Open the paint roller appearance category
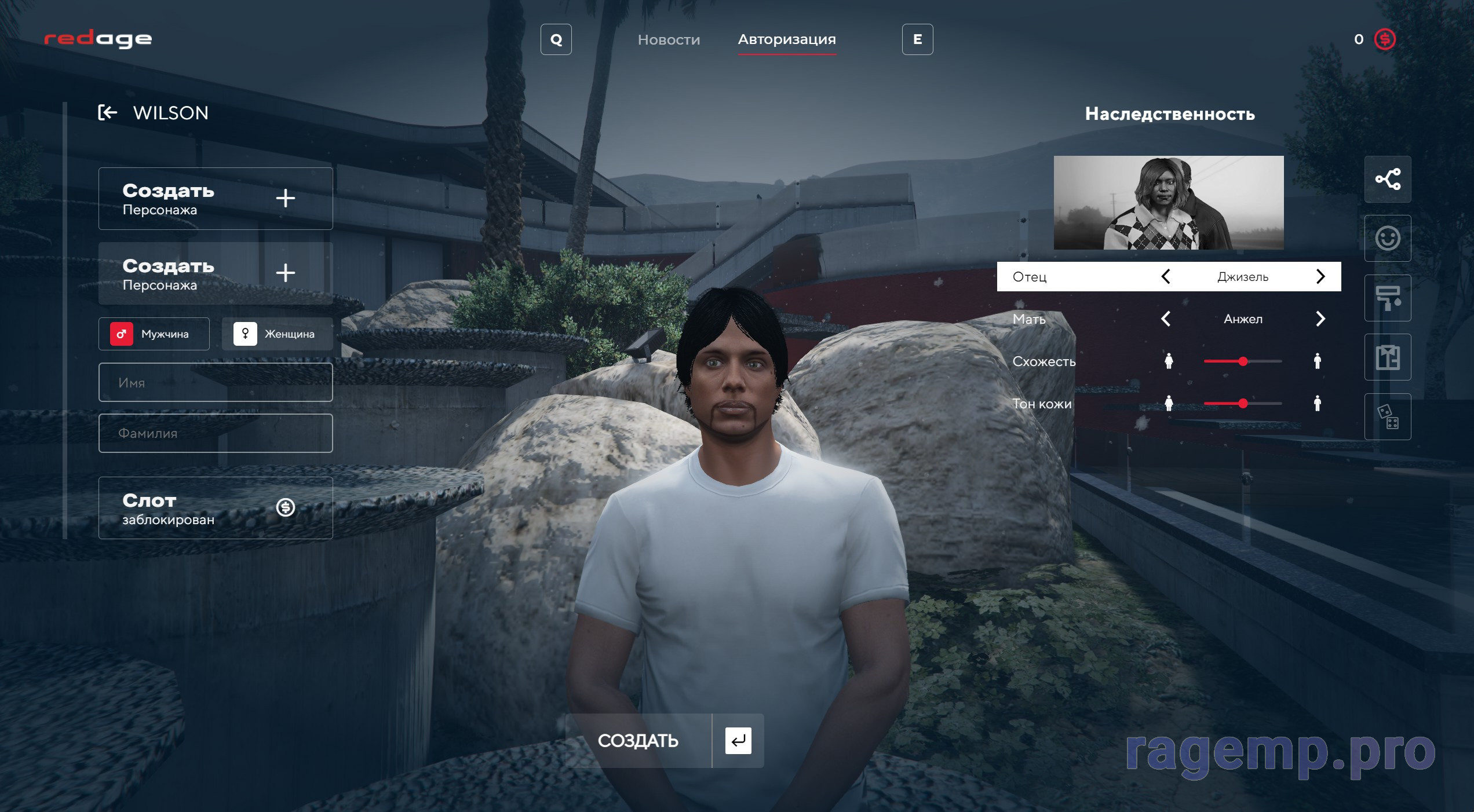This screenshot has width=1474, height=812. pos(1388,298)
